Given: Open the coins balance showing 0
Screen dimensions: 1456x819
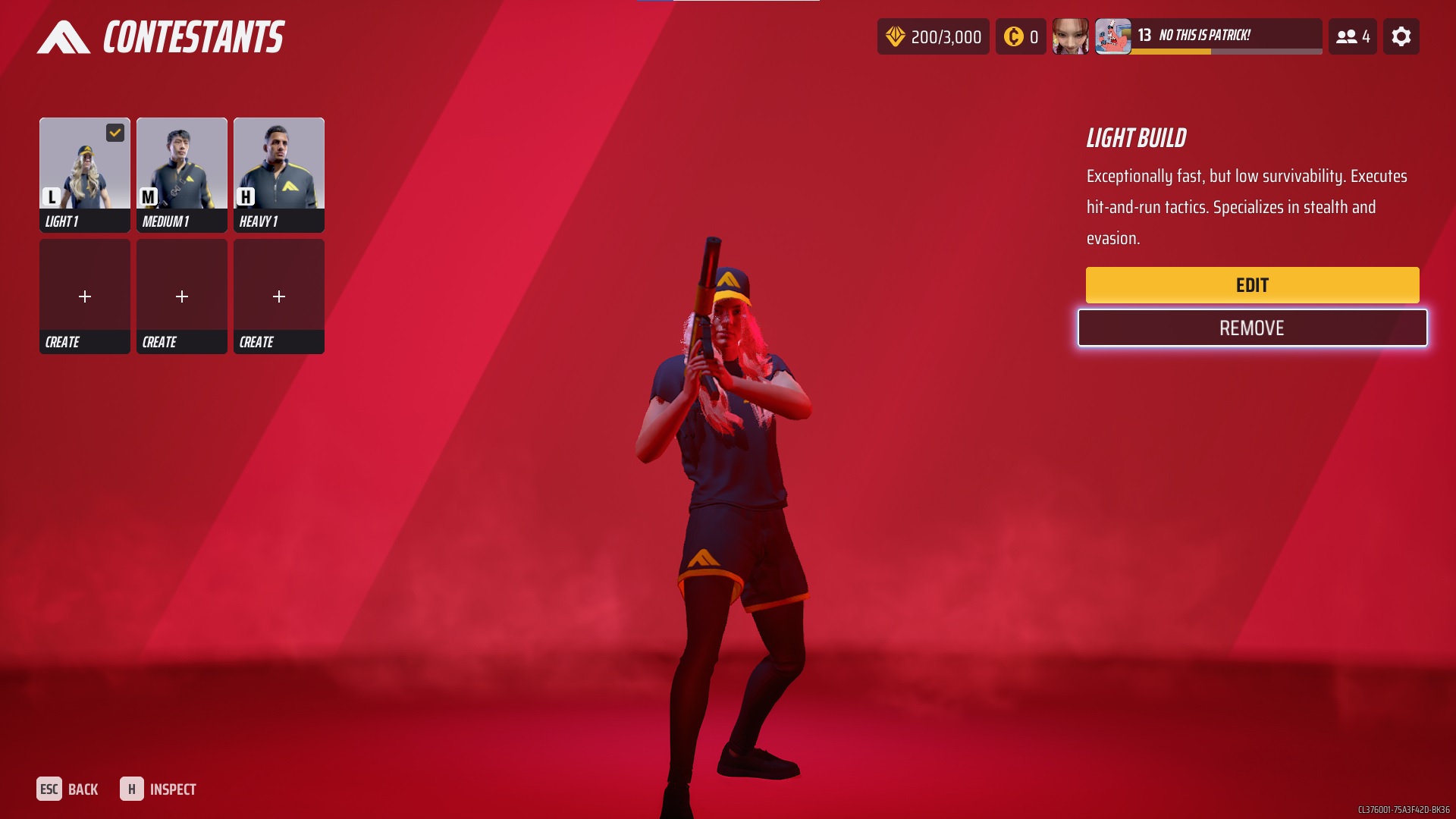Looking at the screenshot, I should click(1021, 36).
